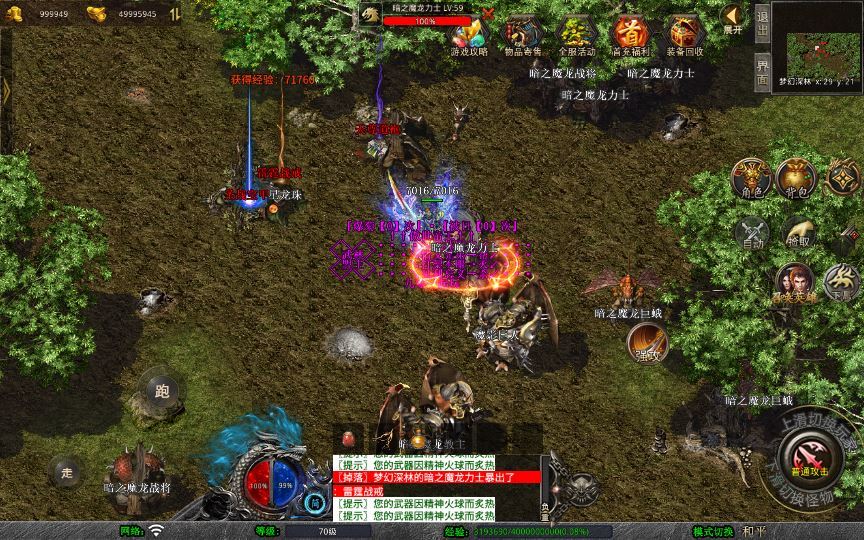Open the 全服活动 server events icon
Viewport: 864px width, 540px height.
(x=576, y=36)
